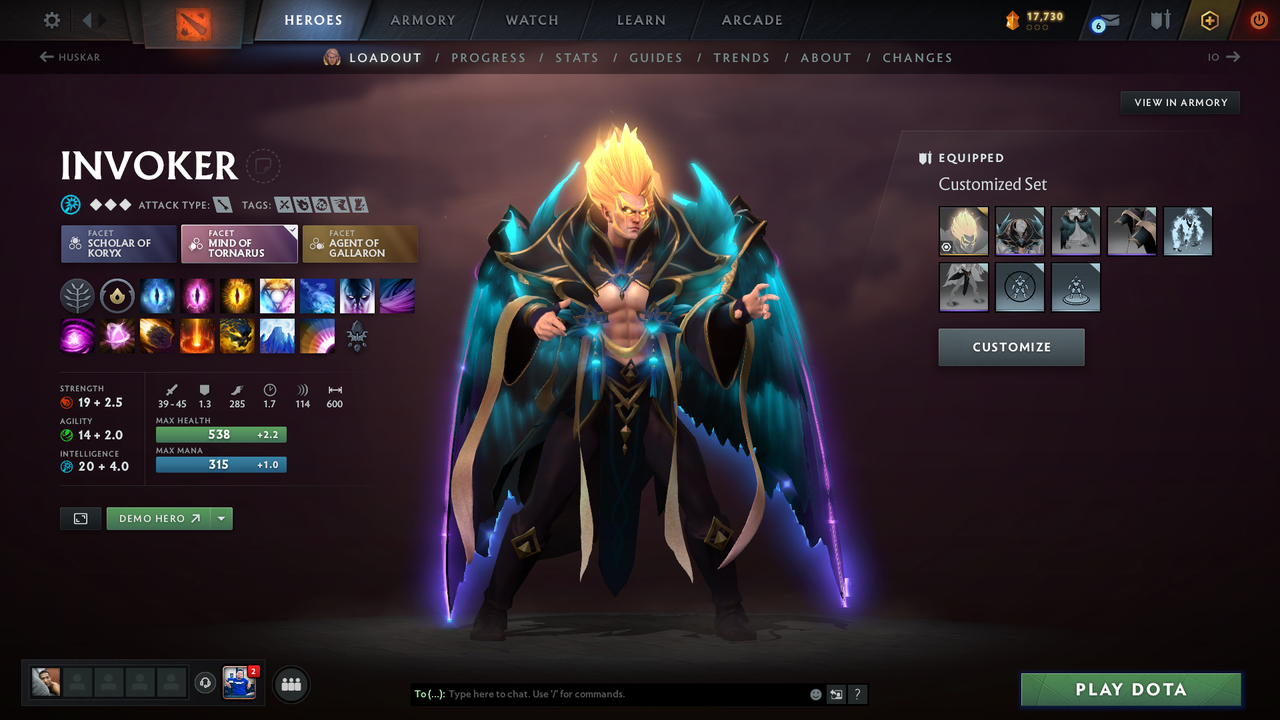Click the Chaos Meteor ability icon
1280x720 pixels.
click(157, 337)
